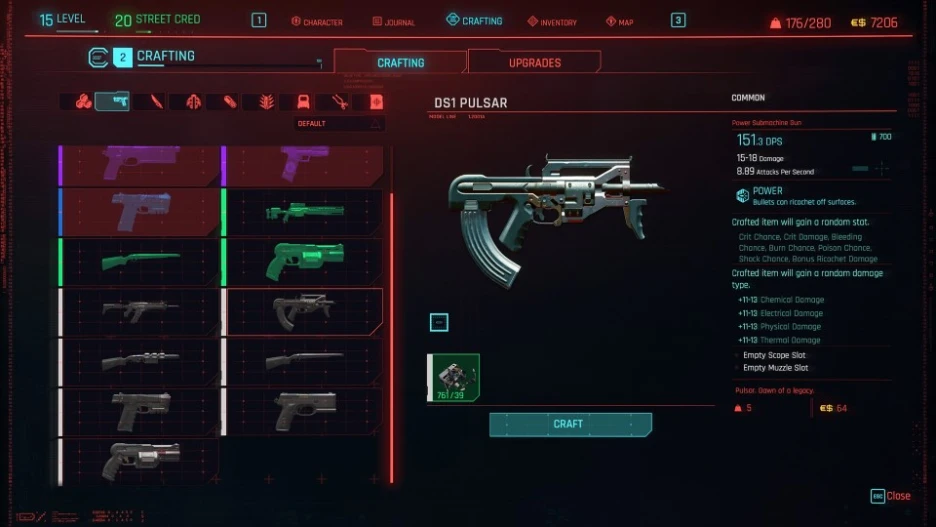Craft the DS1 Pulsar
This screenshot has width=936, height=527.
click(x=570, y=424)
